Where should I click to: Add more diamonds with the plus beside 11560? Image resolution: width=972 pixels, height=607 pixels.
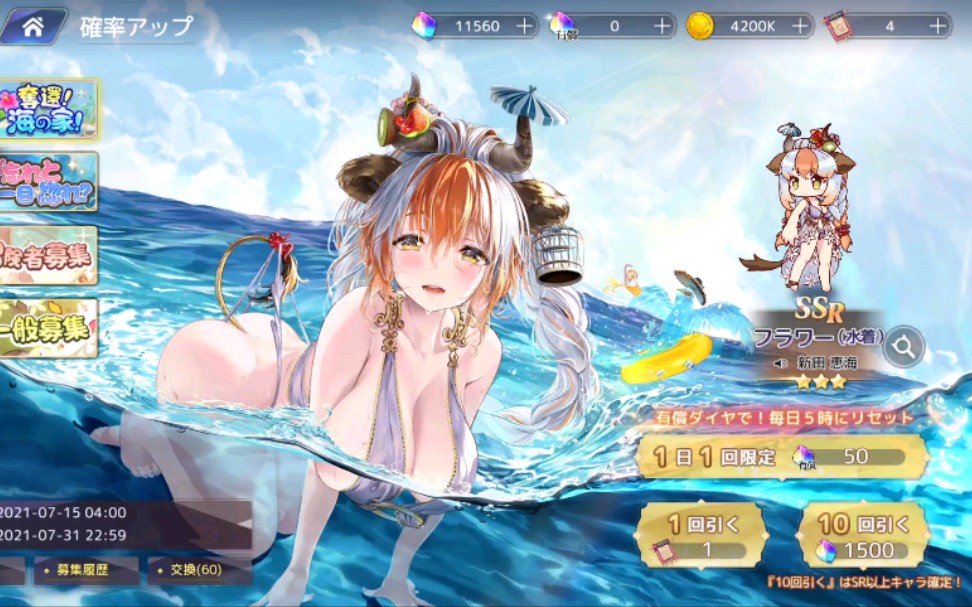(525, 26)
